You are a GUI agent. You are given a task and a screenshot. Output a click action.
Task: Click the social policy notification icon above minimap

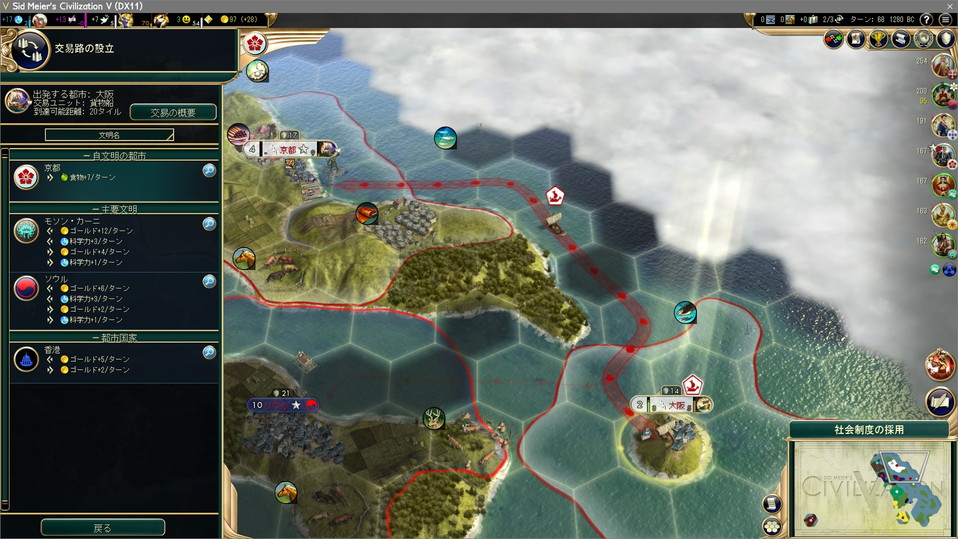(x=940, y=400)
